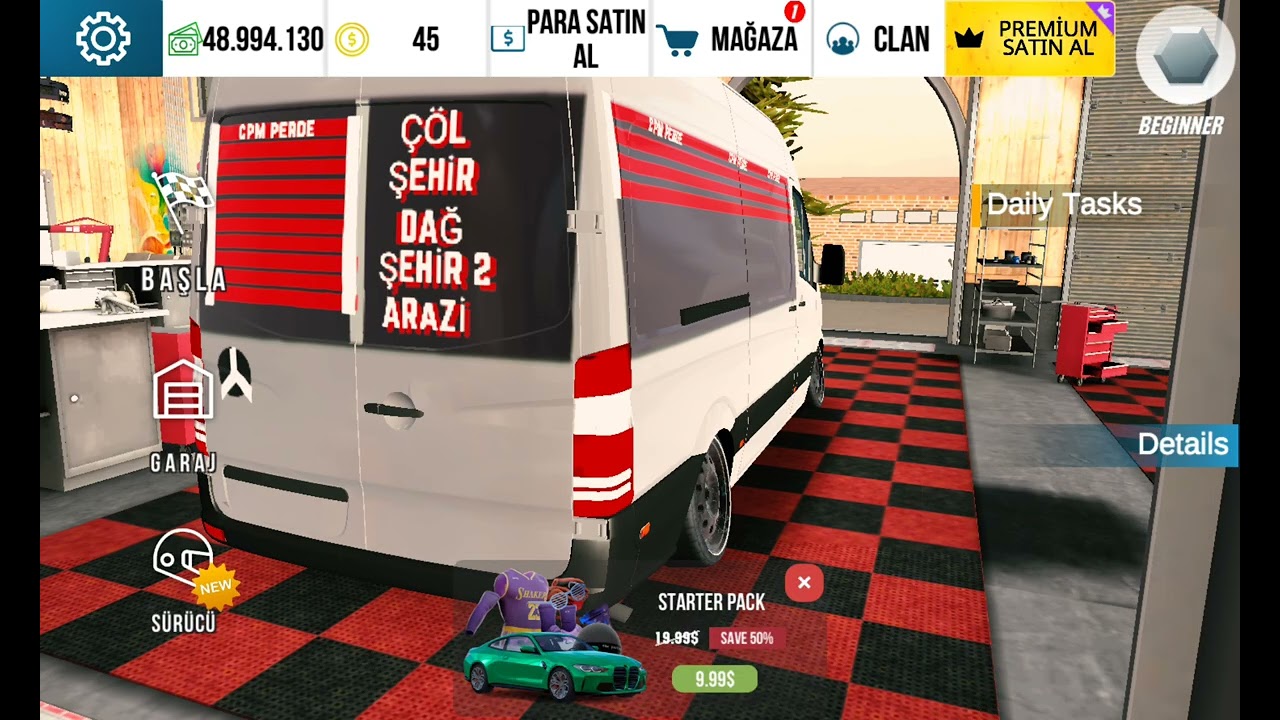Close the Starter Pack offer
The image size is (1280, 720).
click(804, 583)
